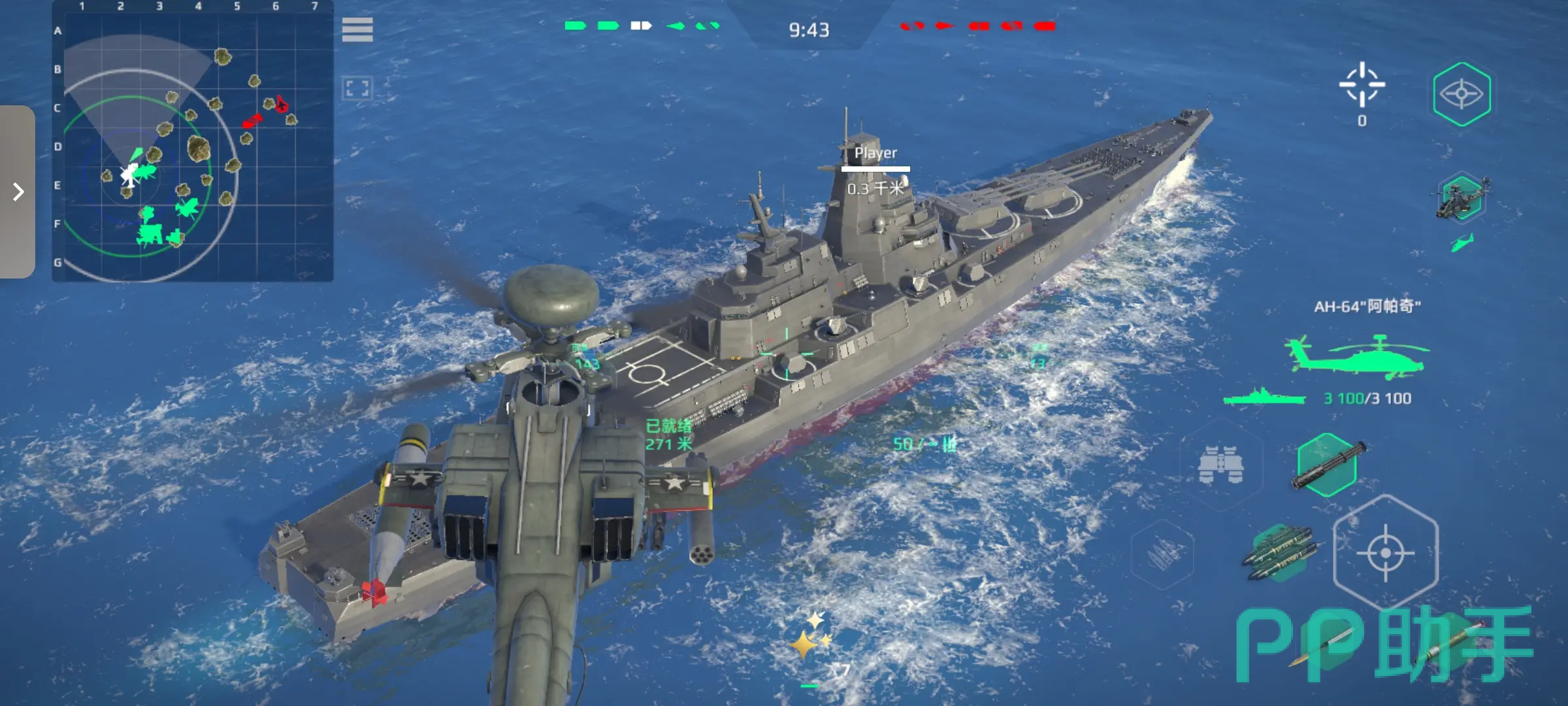The width and height of the screenshot is (1568, 706).
Task: Select the rotary cannon weapon
Action: coord(1328,465)
